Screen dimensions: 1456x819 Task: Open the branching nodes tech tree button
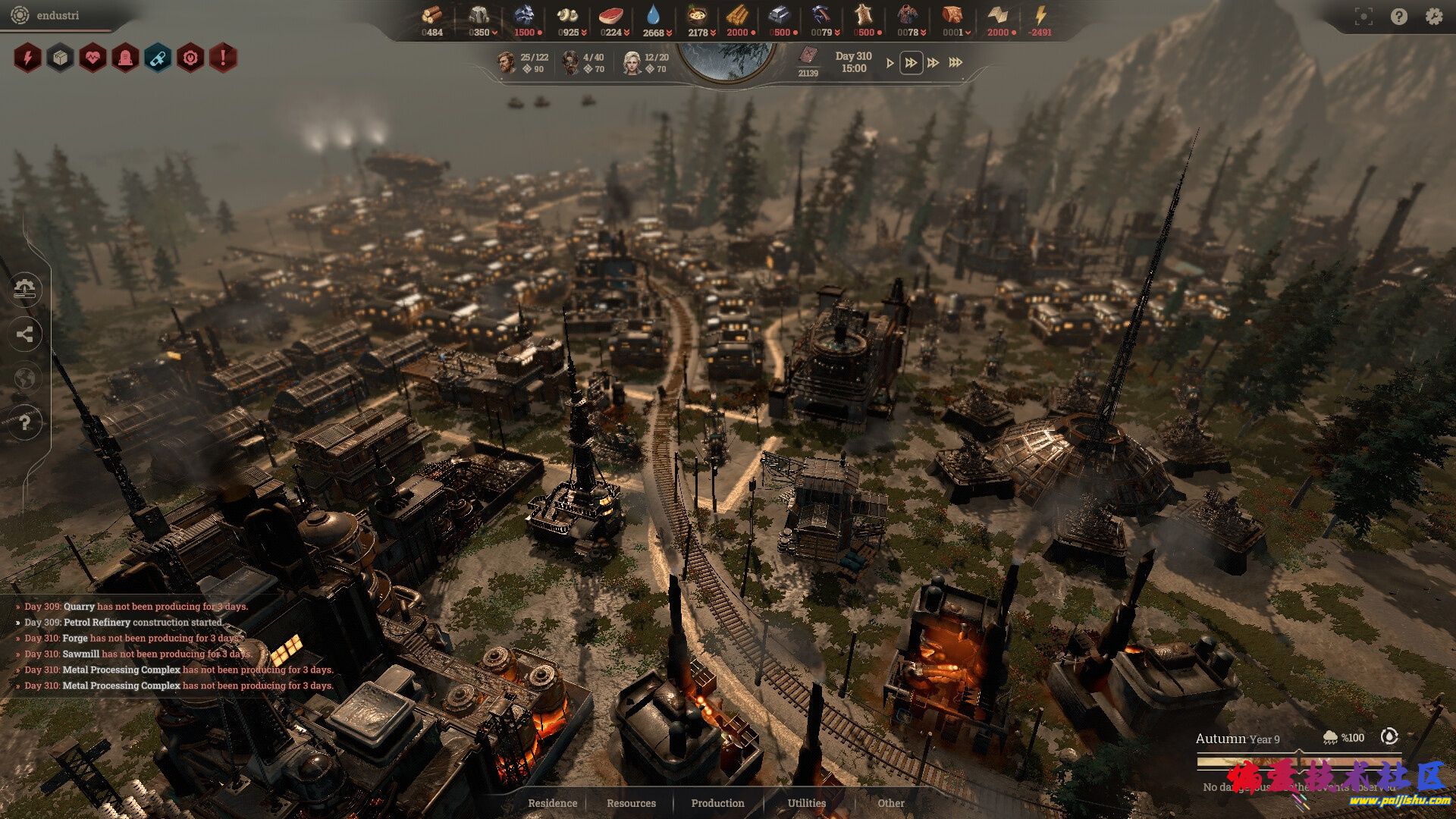(25, 334)
